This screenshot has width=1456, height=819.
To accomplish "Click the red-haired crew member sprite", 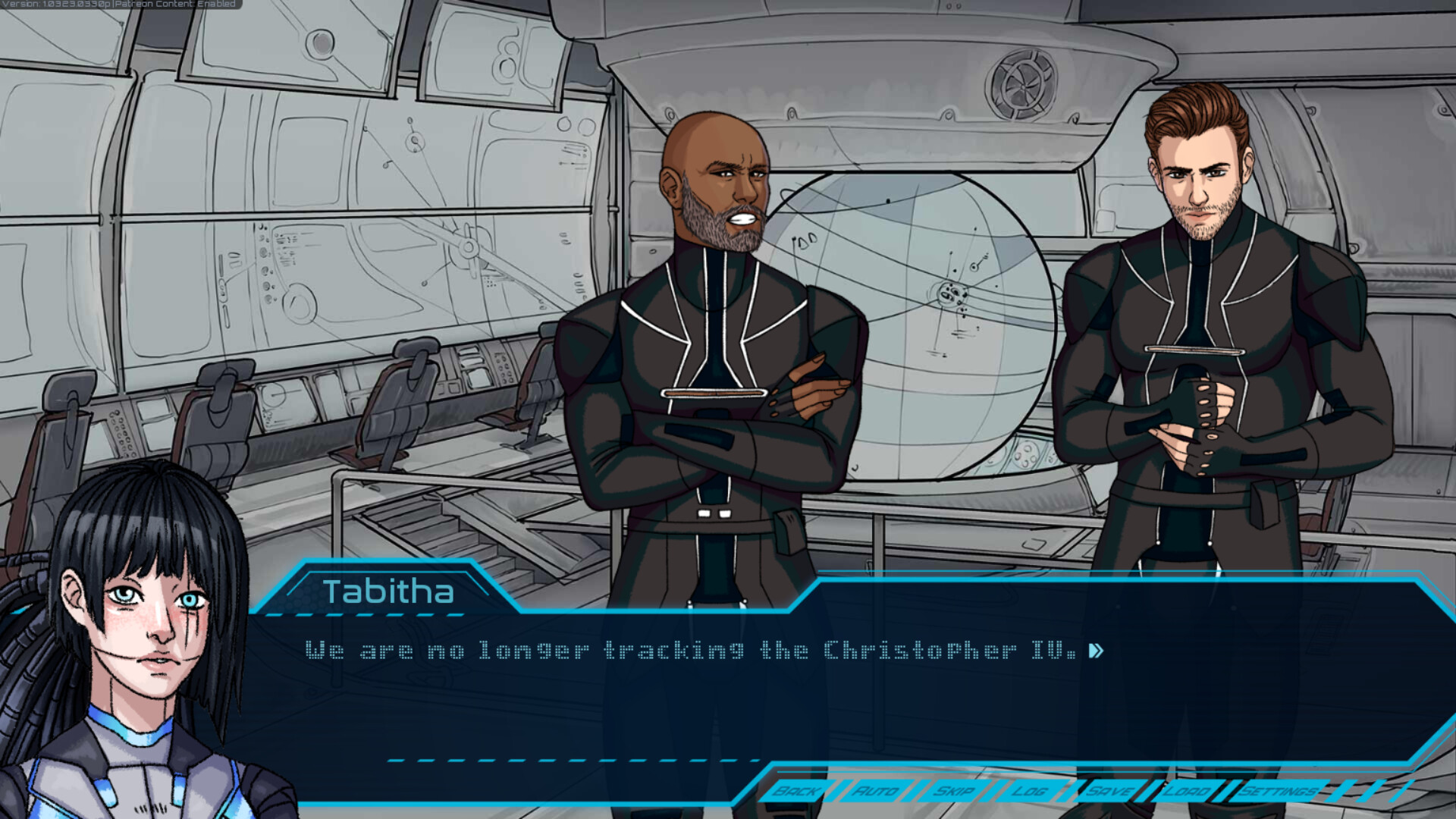I will 1198,303.
